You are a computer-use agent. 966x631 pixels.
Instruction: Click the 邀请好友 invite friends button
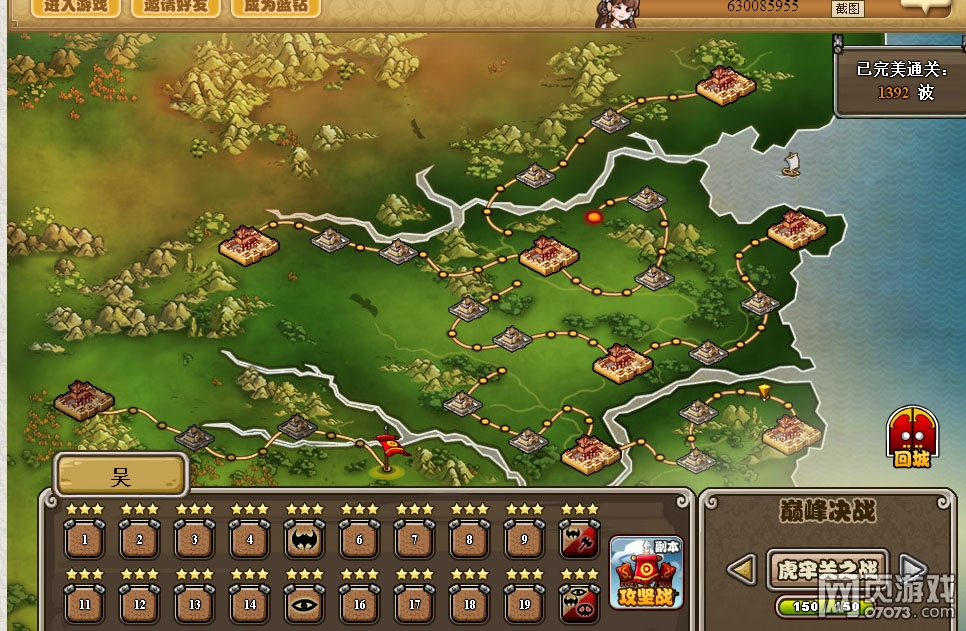(x=175, y=6)
